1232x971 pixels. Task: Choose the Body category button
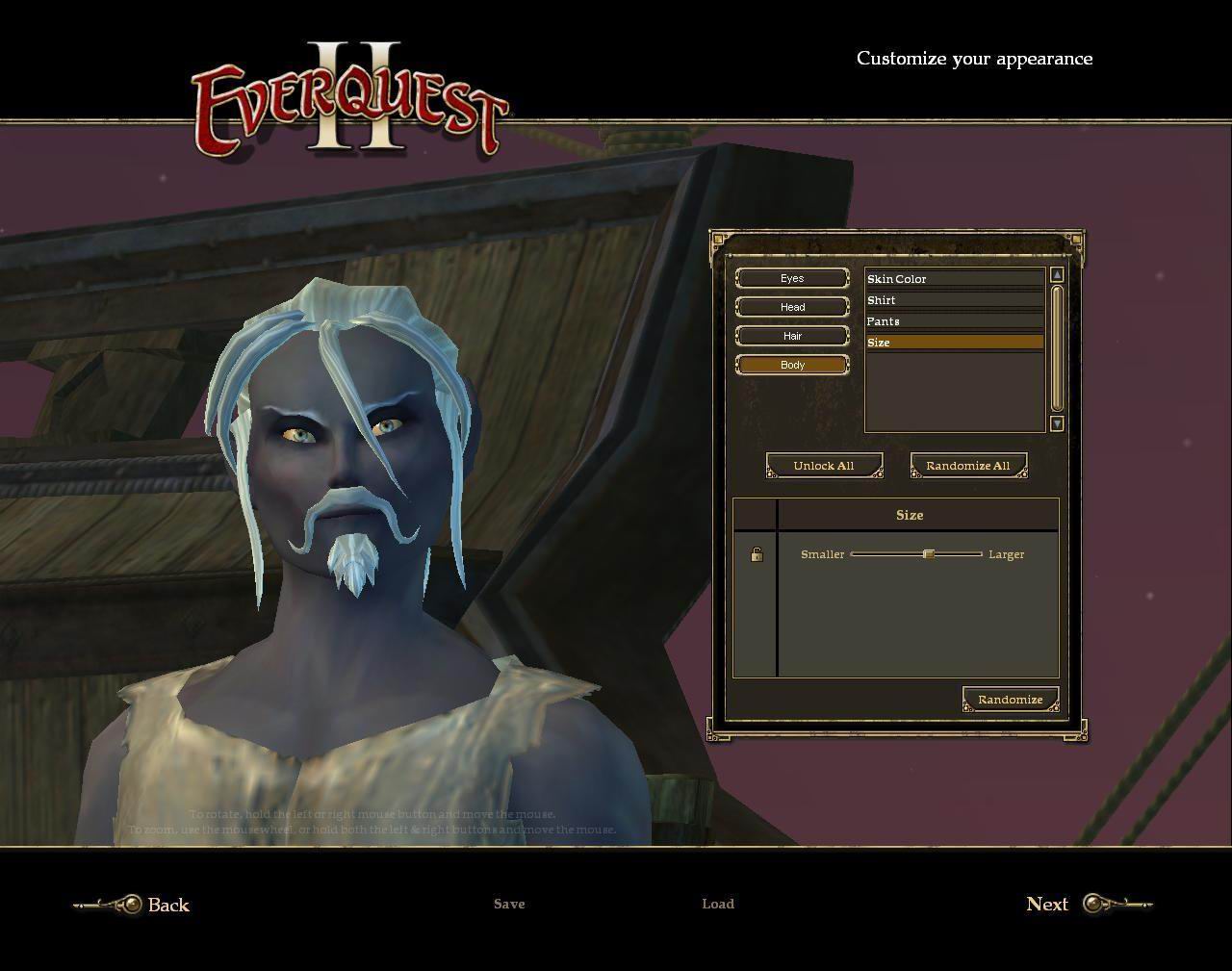pyautogui.click(x=792, y=365)
